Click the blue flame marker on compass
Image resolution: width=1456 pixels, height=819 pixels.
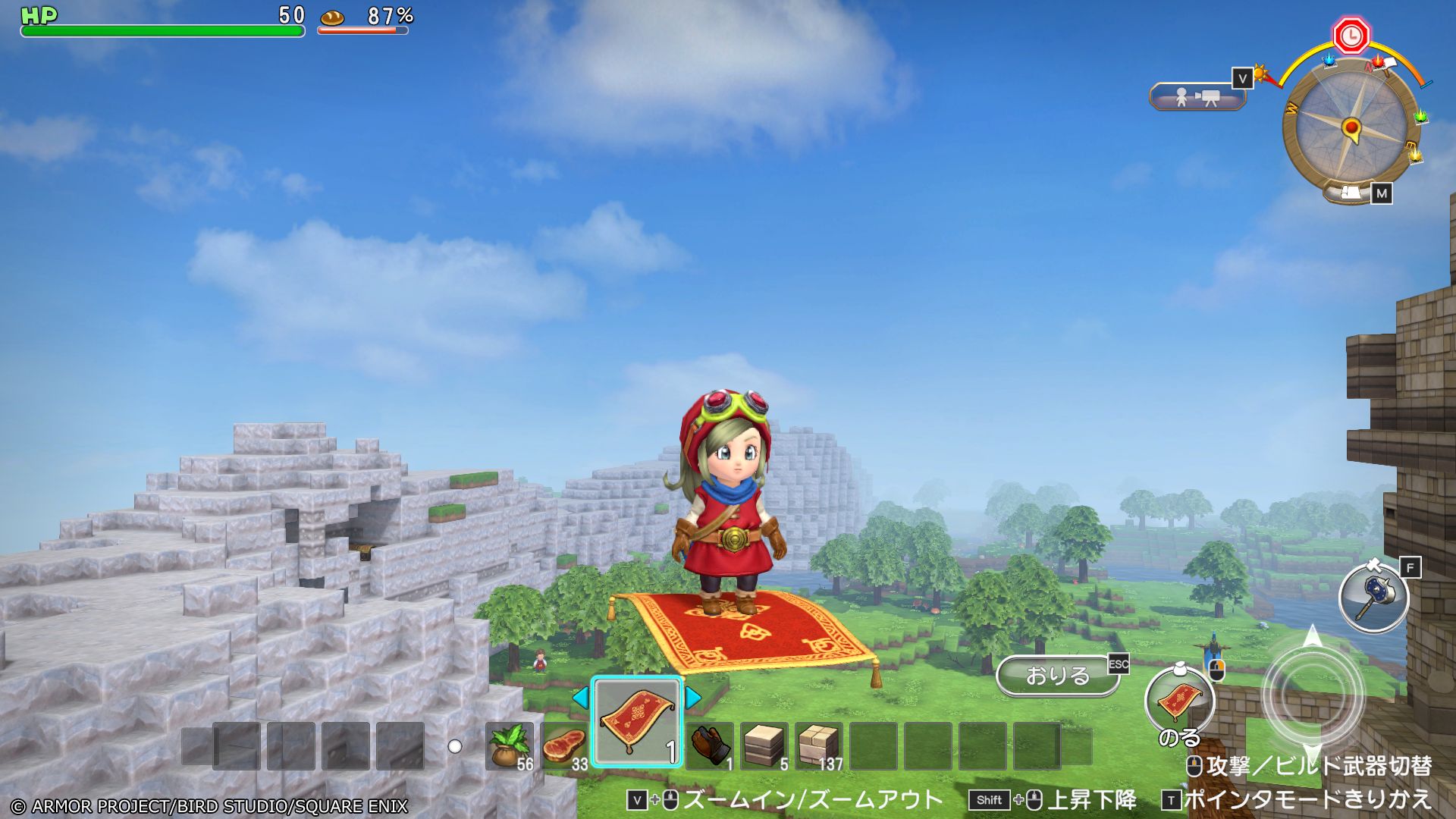(1329, 61)
